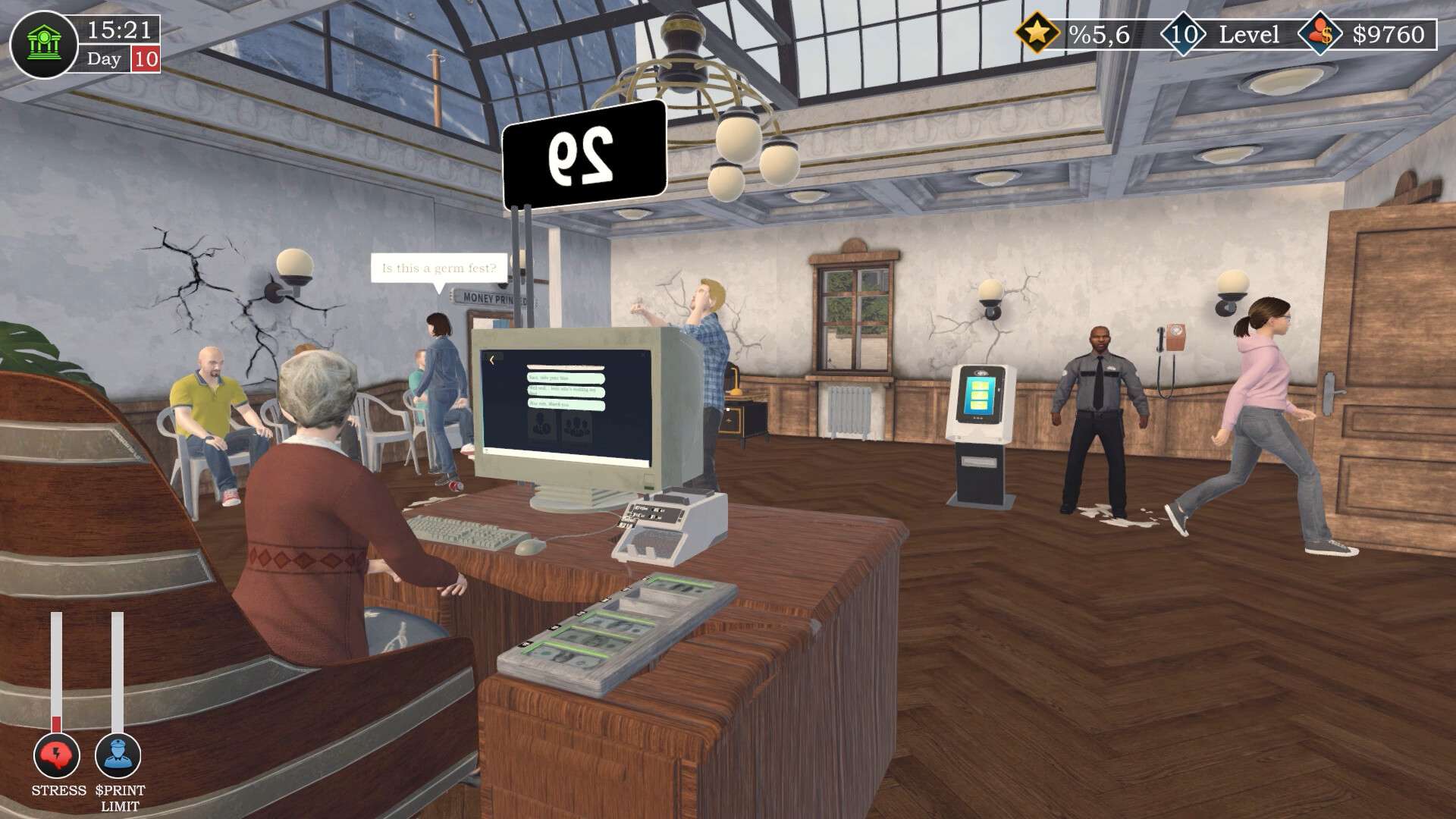Pick the bottom 'thank you' chat reply
This screenshot has width=1456, height=819.
[566, 405]
